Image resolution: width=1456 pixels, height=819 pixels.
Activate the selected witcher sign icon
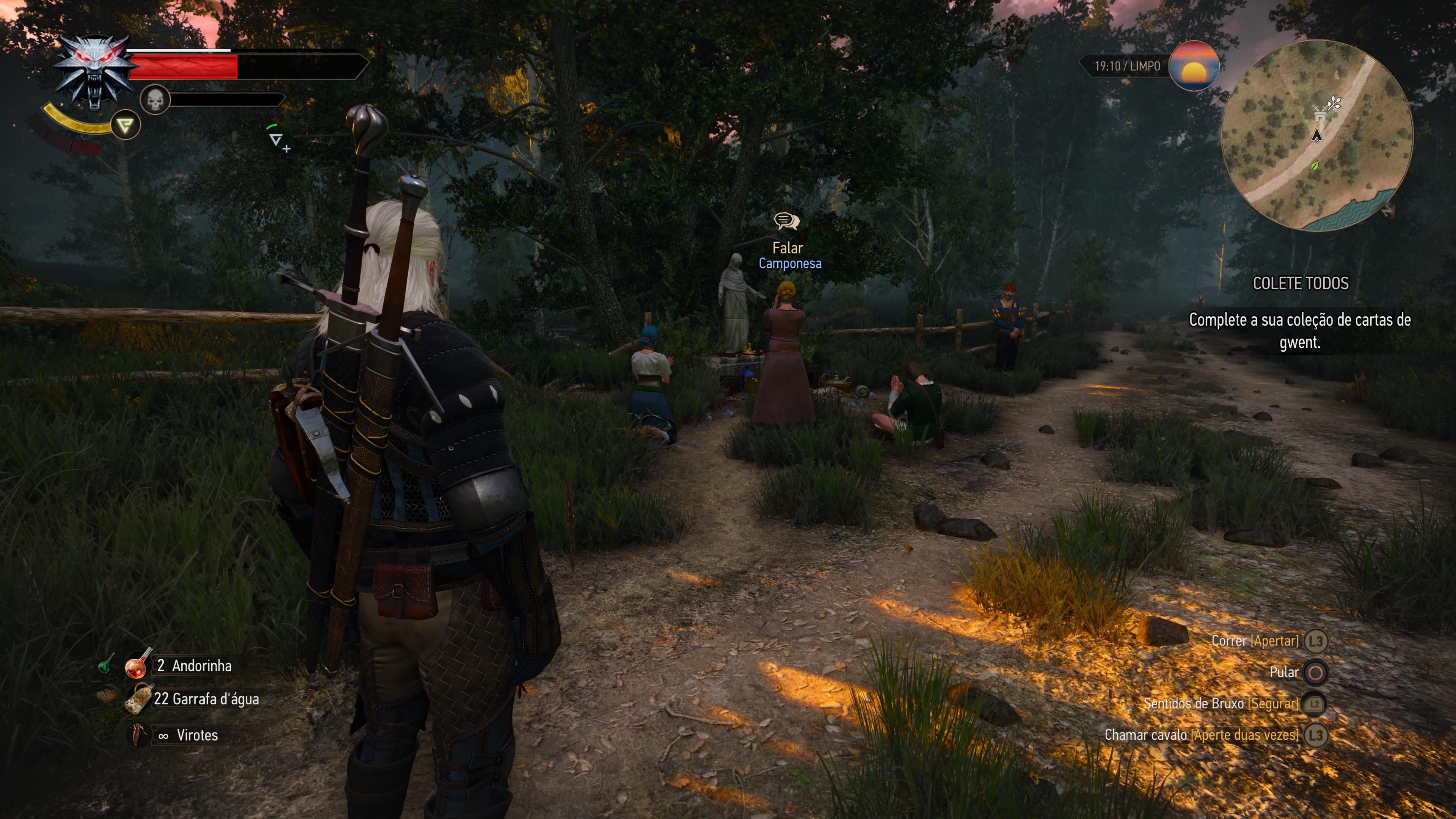tap(125, 125)
